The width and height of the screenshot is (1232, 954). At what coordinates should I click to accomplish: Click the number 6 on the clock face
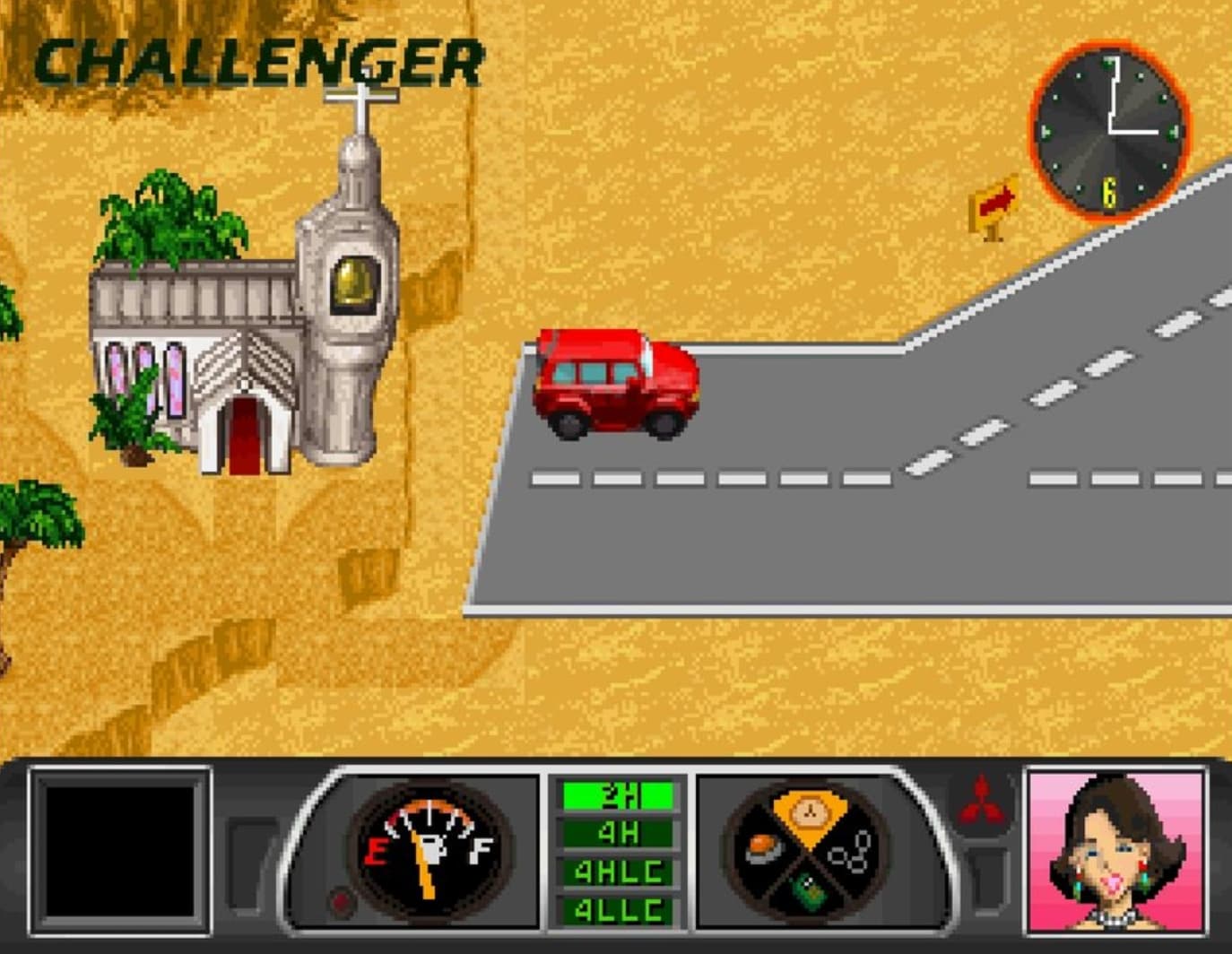coord(1108,190)
